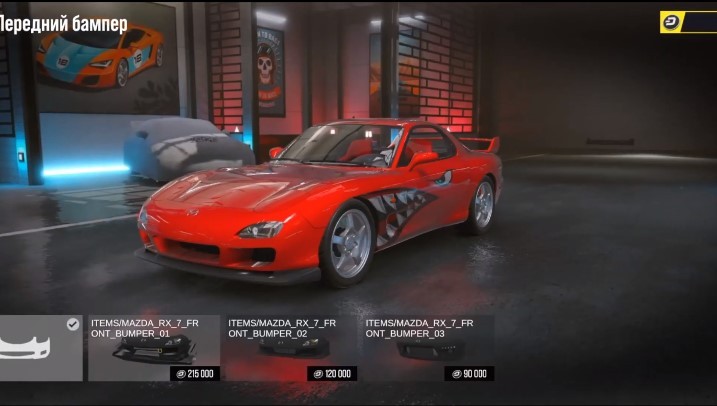Choose the FRONT_BUMPER_01 part for 215 000

[153, 348]
